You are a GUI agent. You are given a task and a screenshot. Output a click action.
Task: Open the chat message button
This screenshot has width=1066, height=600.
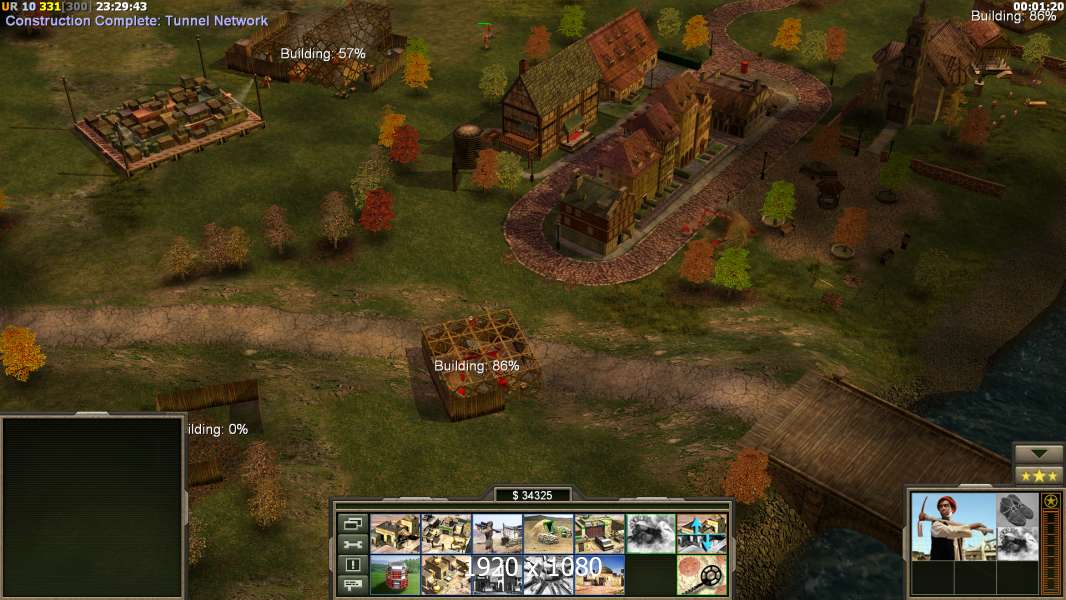[352, 585]
